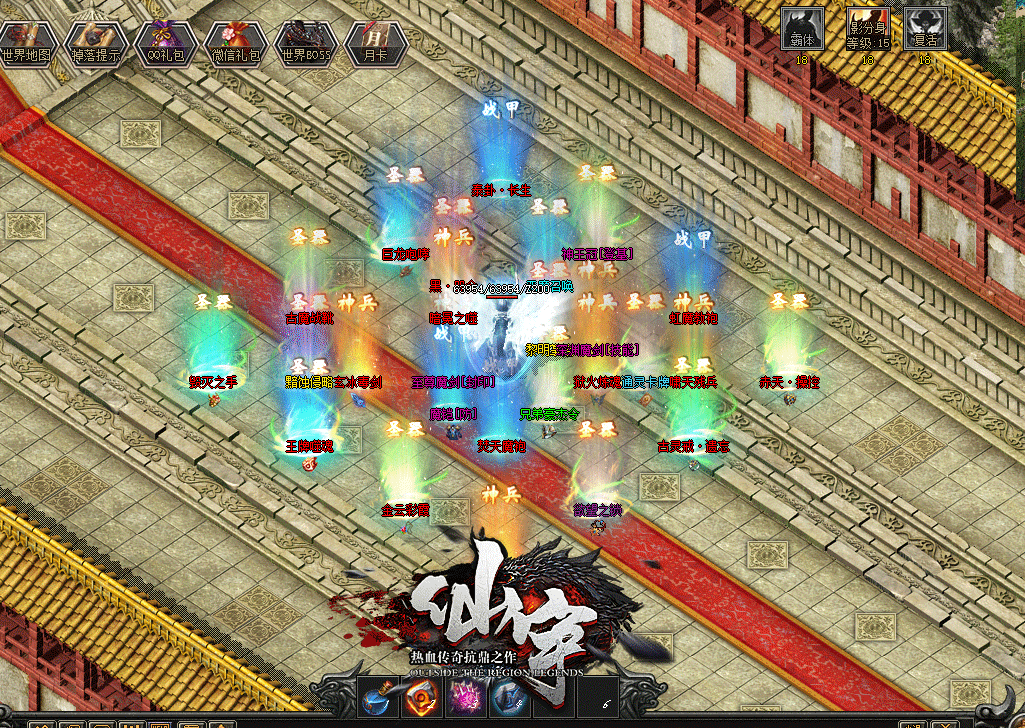Claim the QQ礼包 gift pack
The height and width of the screenshot is (728, 1025).
coord(164,42)
